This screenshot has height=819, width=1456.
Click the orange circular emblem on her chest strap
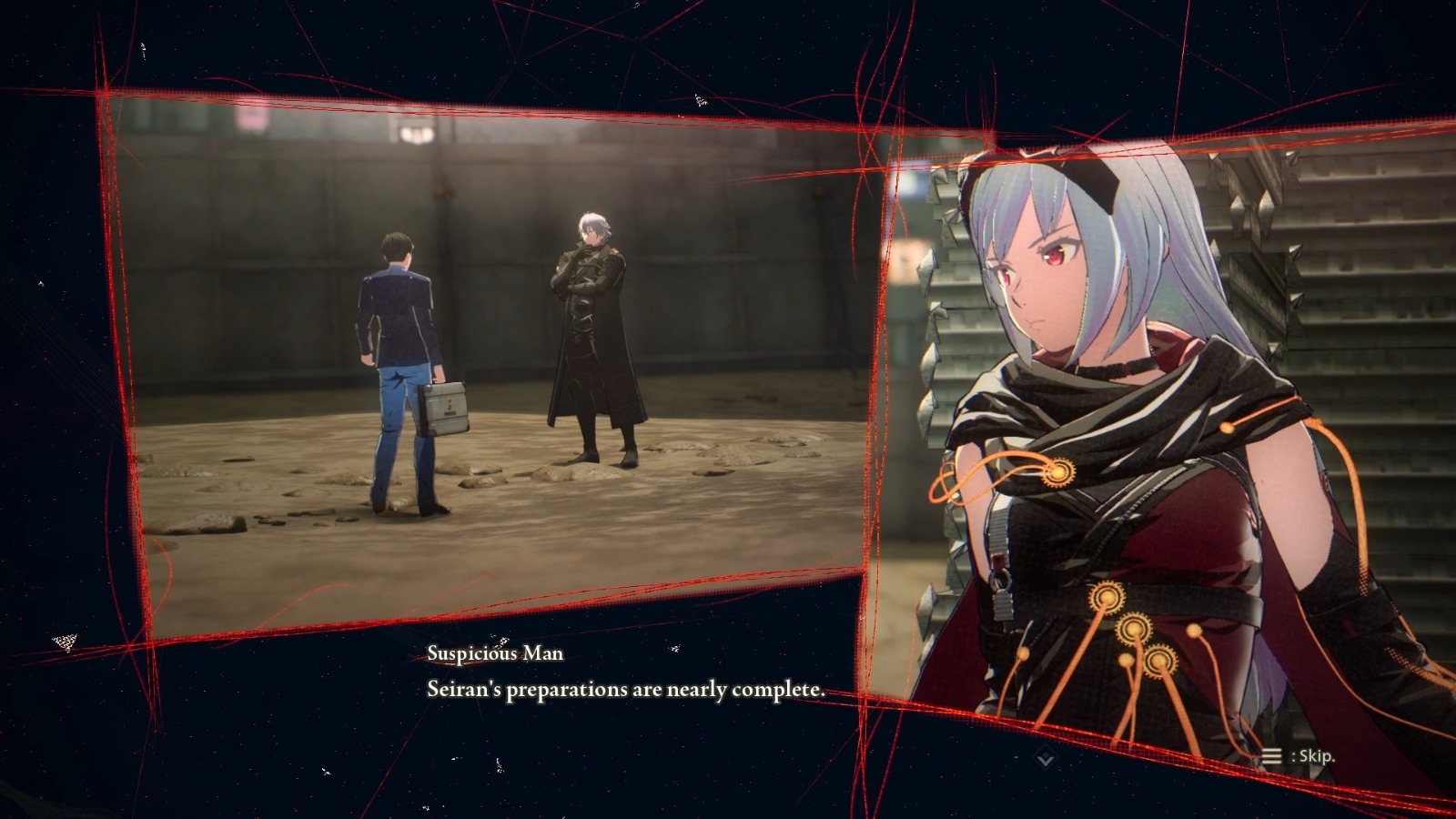1058,472
